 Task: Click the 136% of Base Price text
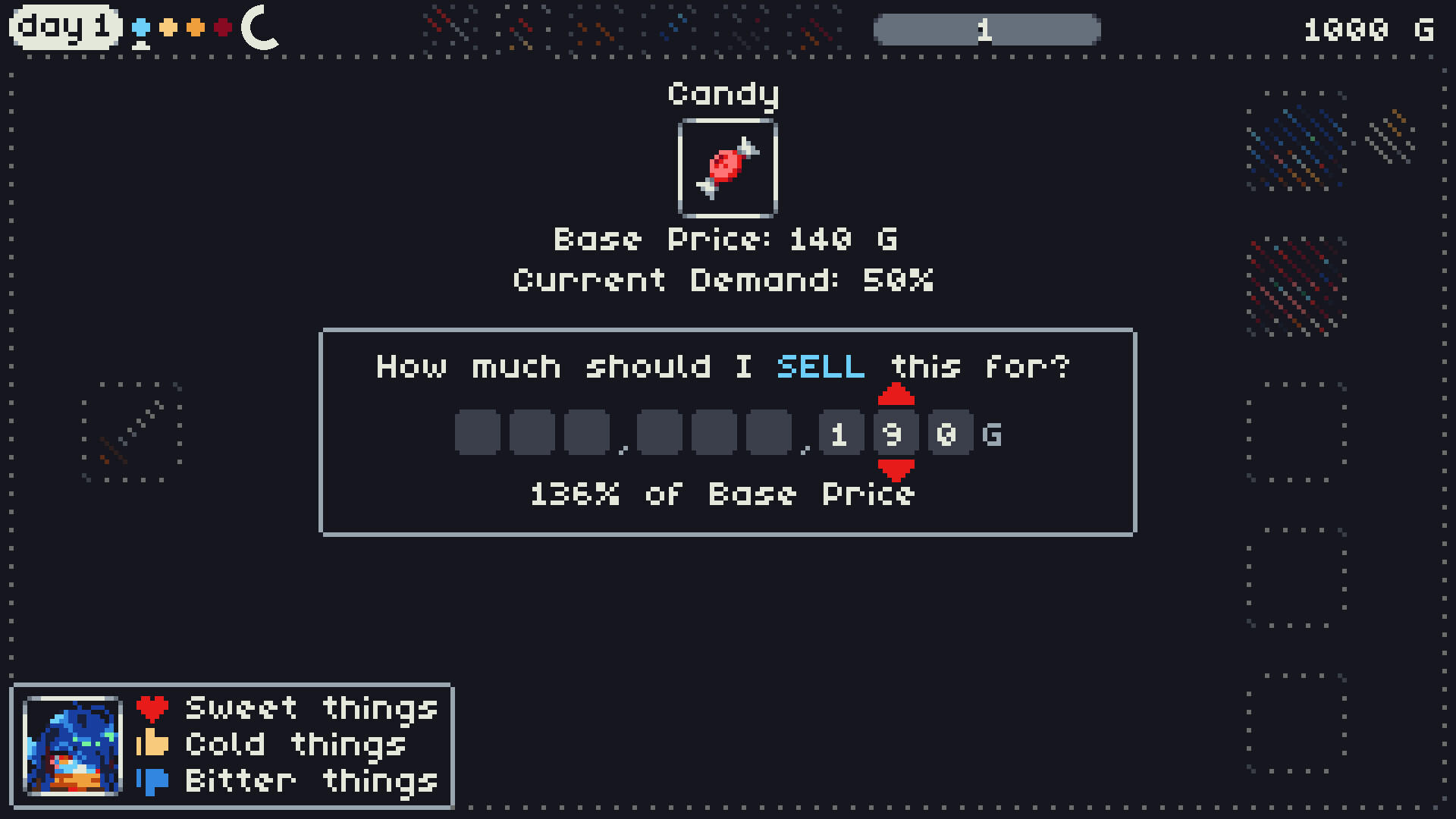[721, 494]
